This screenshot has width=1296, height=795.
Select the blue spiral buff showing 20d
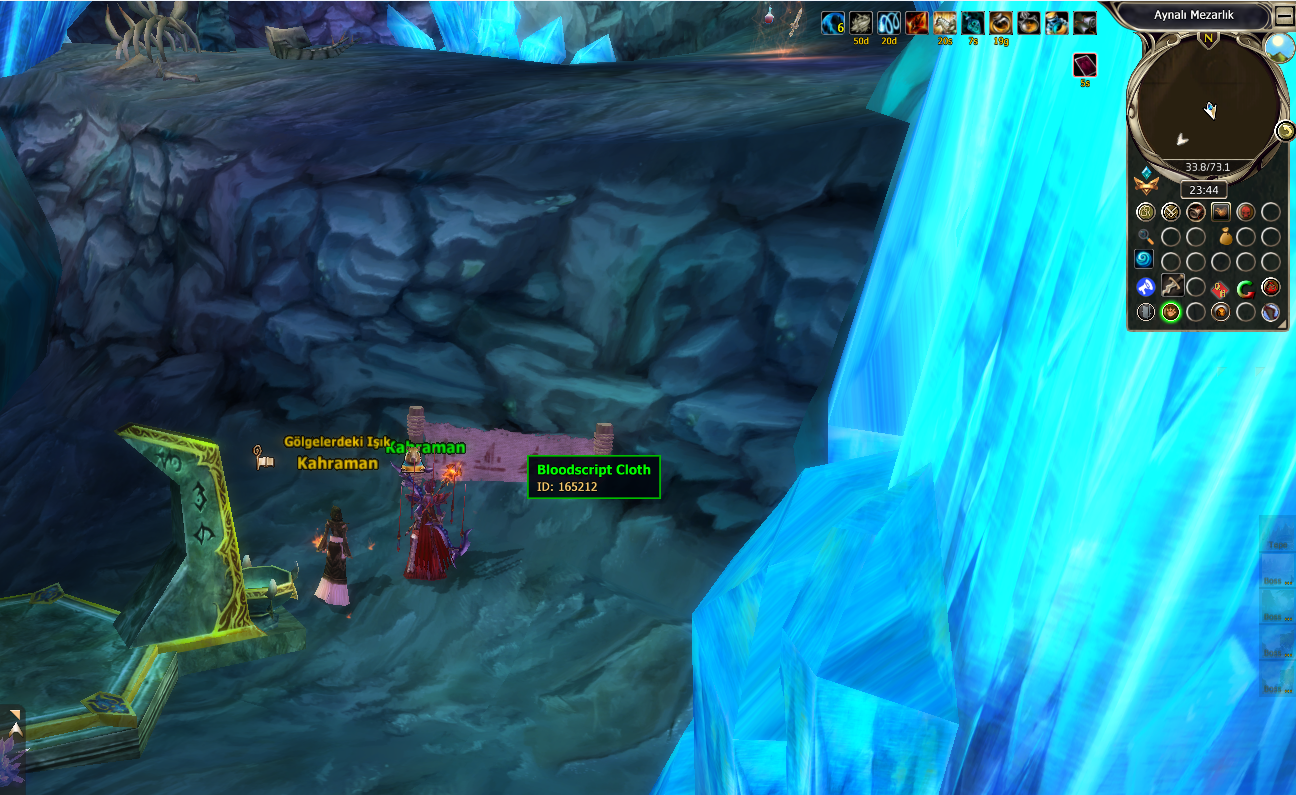coord(889,23)
